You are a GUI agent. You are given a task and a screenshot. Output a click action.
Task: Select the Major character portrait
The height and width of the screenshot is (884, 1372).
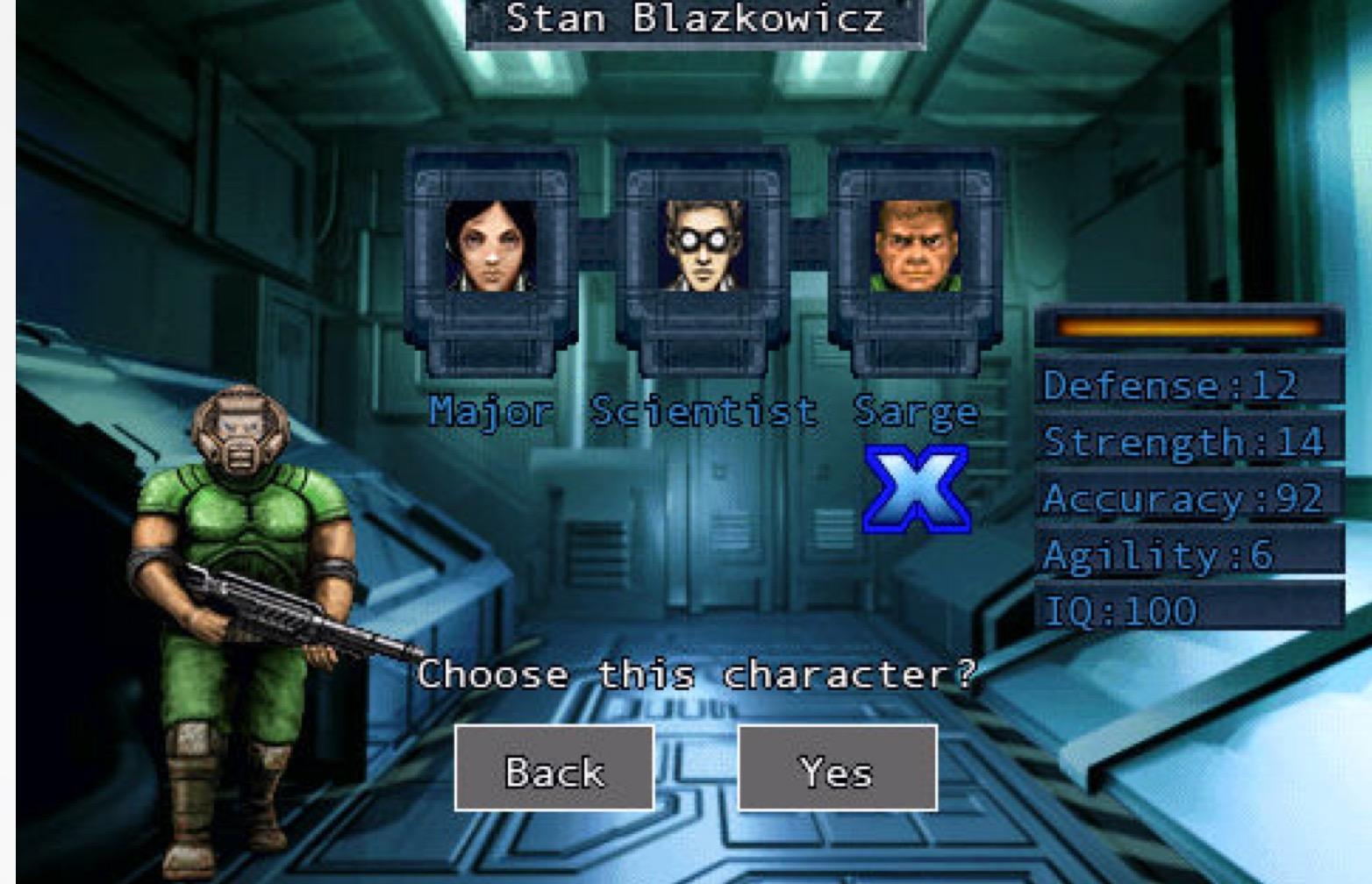tap(490, 246)
